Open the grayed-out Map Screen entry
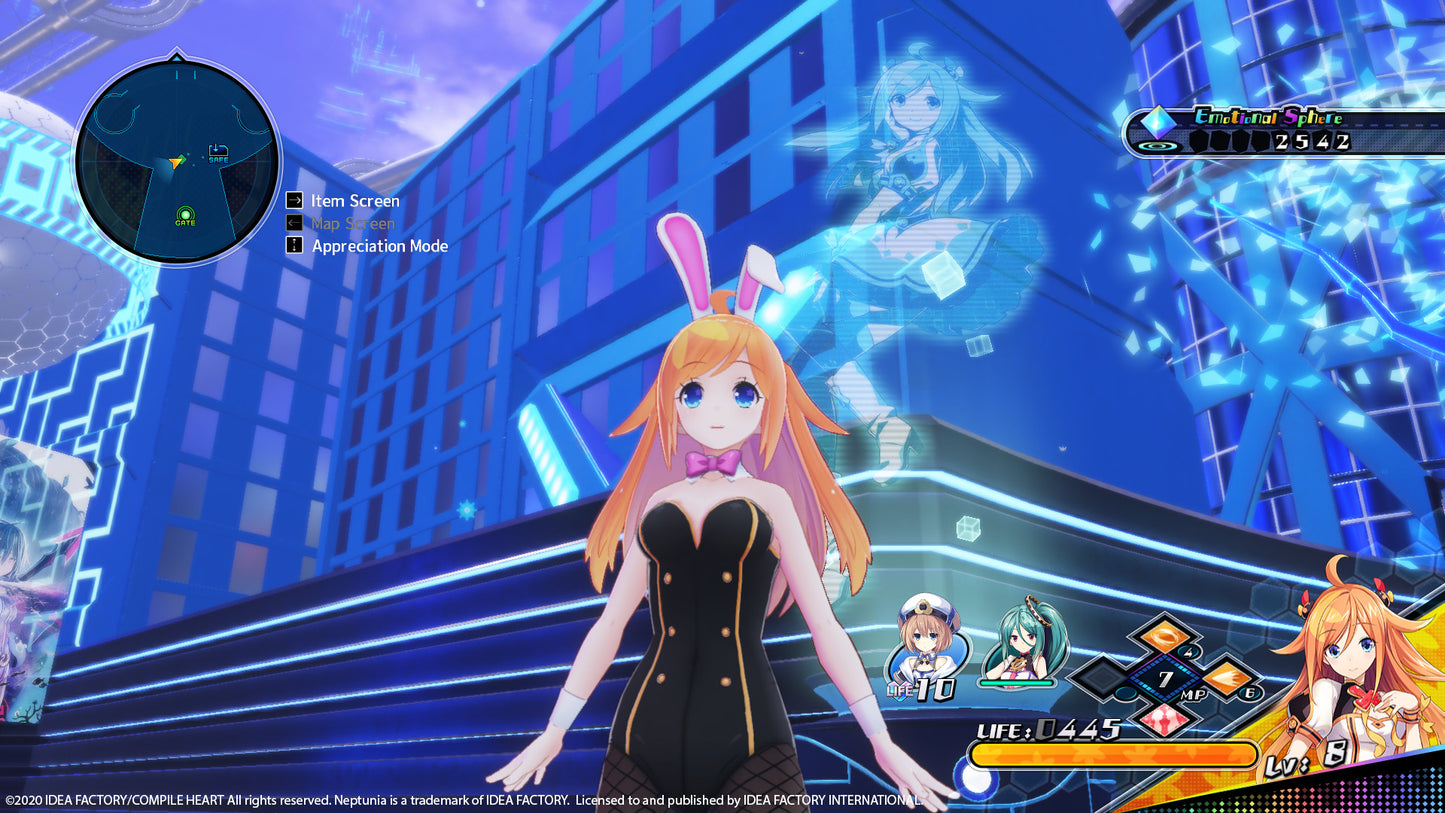 click(x=354, y=223)
